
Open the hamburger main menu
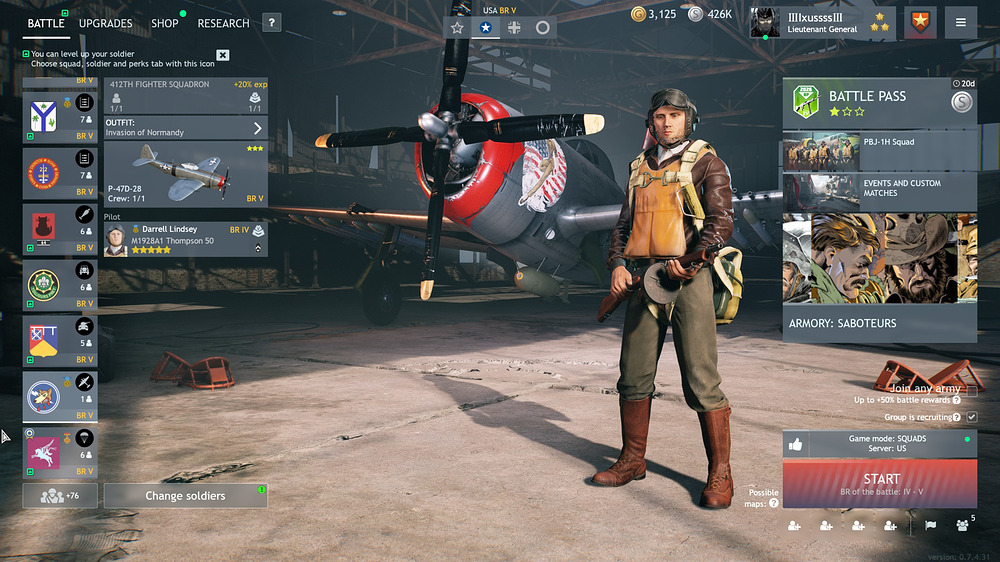click(961, 23)
